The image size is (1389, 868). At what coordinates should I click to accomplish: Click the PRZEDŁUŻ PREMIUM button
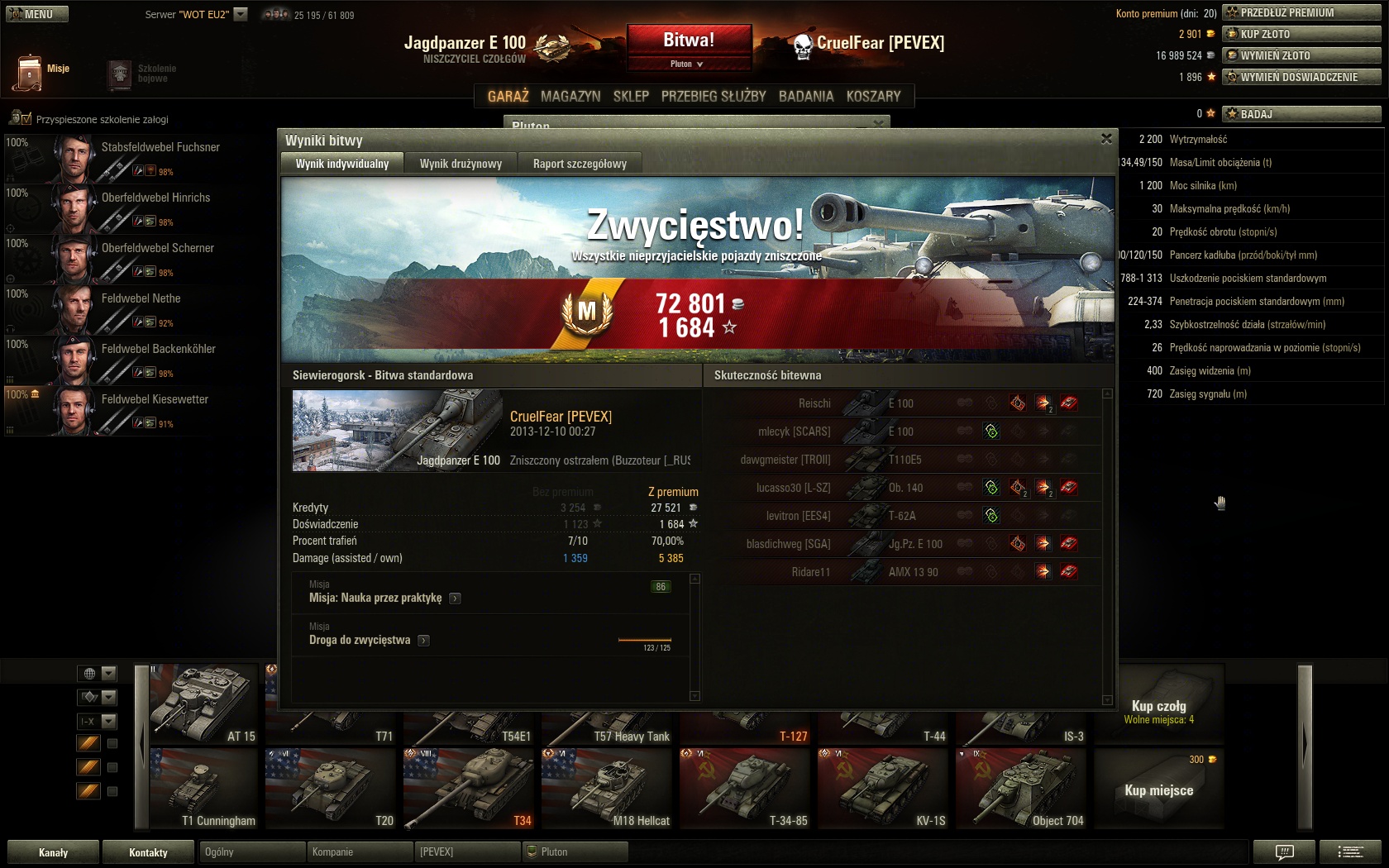click(x=1302, y=12)
